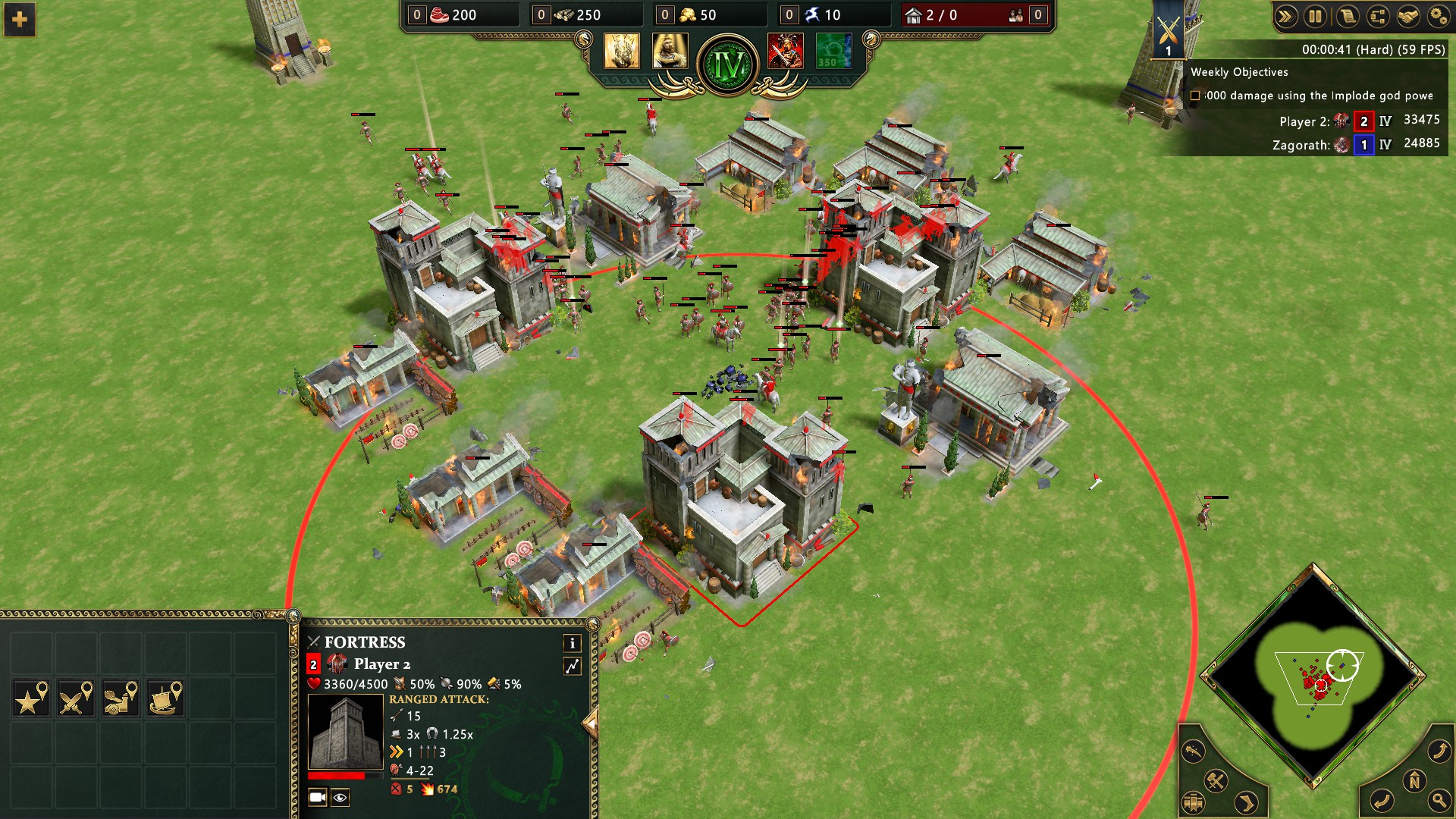Screen dimensions: 1456x819
Task: Click the plus button in top-left corner
Action: 20,20
